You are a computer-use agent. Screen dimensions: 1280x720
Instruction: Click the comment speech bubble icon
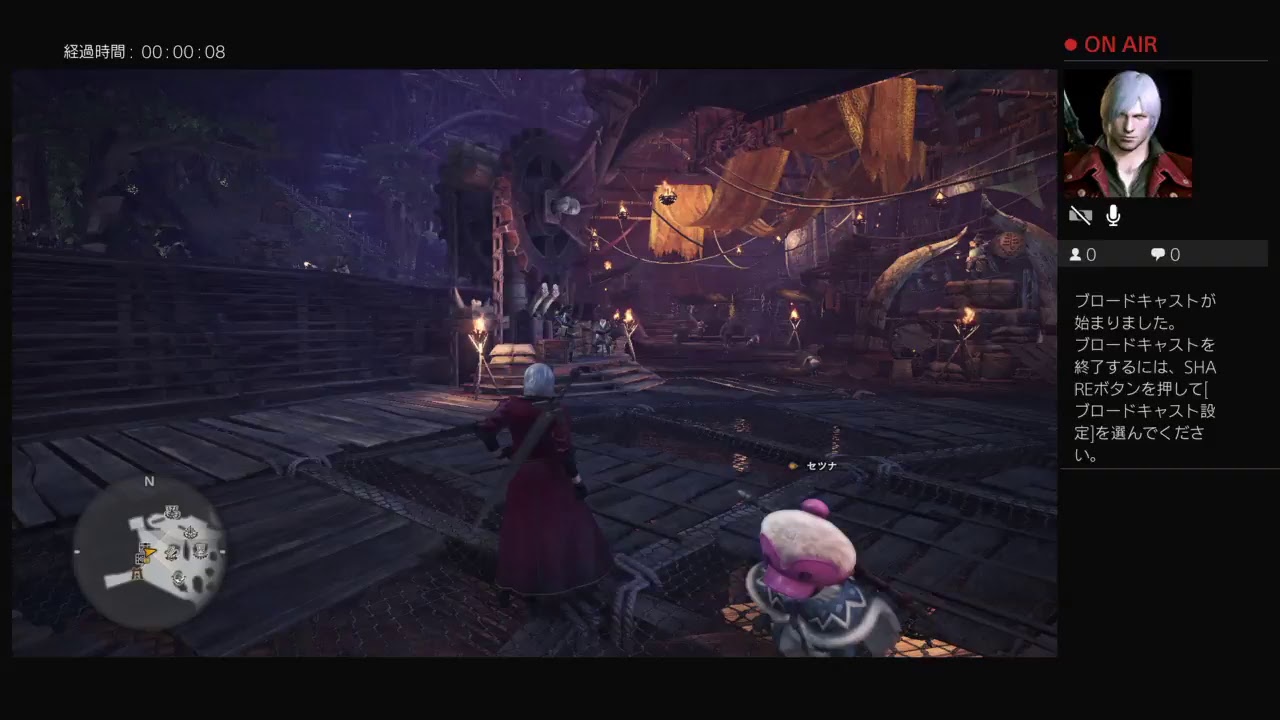pyautogui.click(x=1156, y=254)
